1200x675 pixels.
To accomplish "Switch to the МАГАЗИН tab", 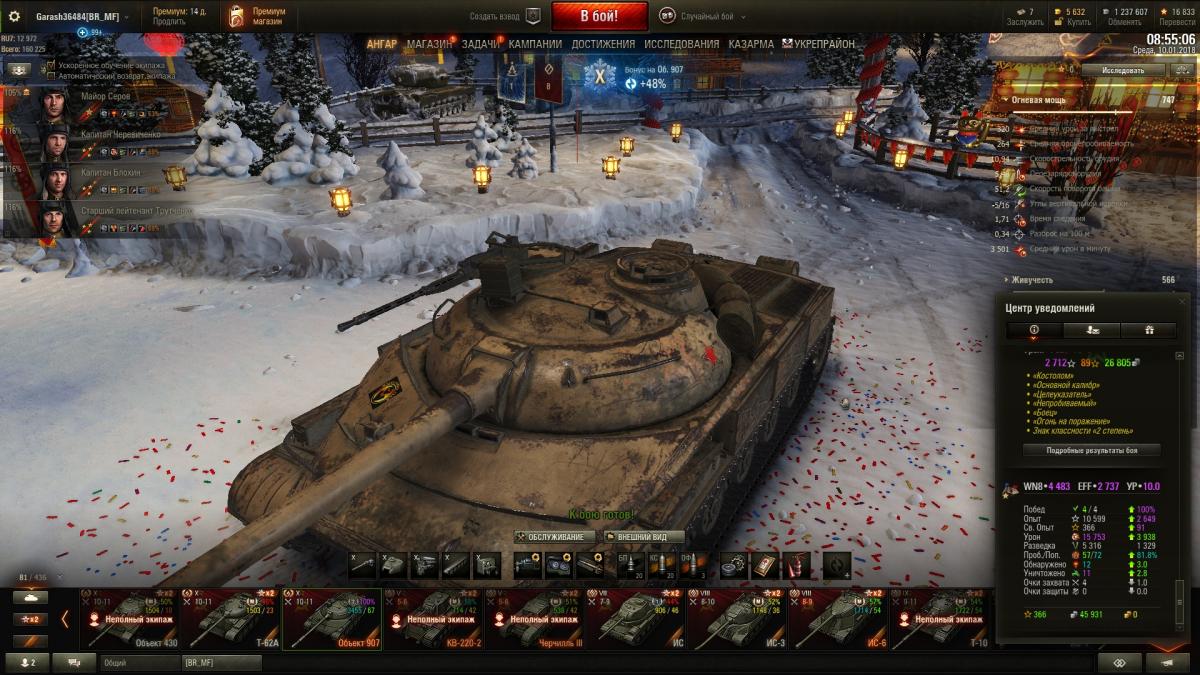I will click(x=430, y=44).
